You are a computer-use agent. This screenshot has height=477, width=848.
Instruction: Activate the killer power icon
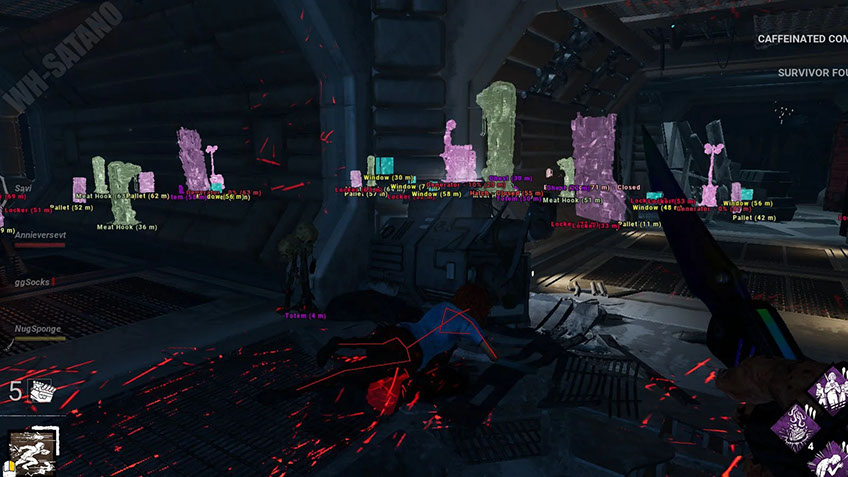pyautogui.click(x=34, y=449)
